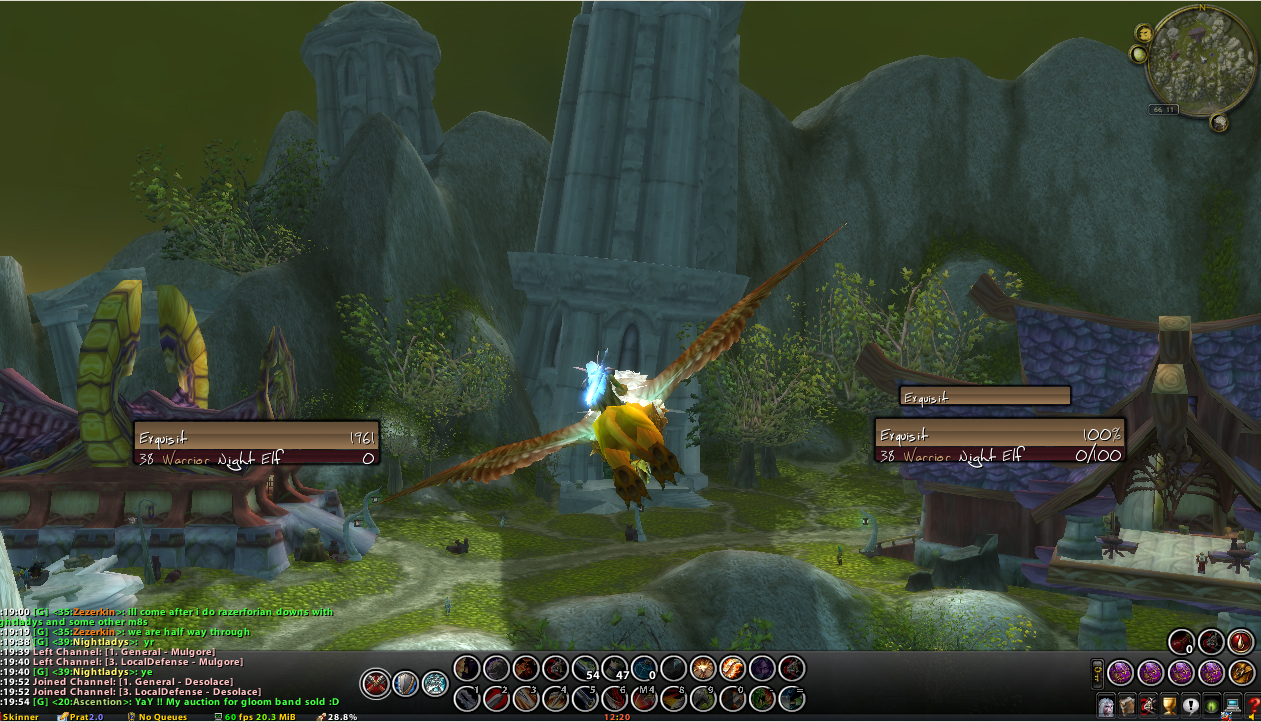Use the item showing count 47
This screenshot has width=1261, height=722.
(x=615, y=668)
